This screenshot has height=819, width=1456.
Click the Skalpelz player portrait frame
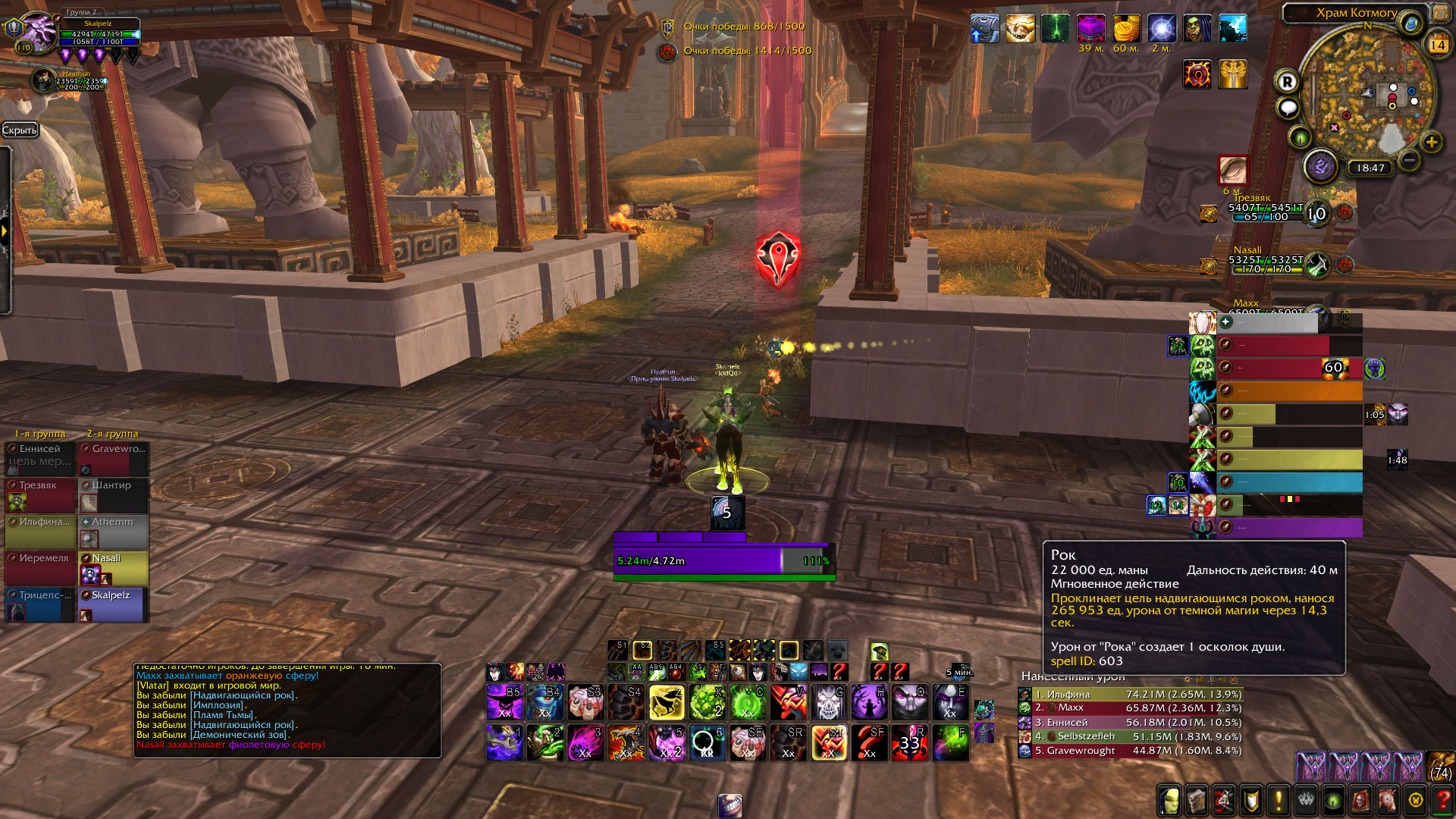click(x=36, y=33)
